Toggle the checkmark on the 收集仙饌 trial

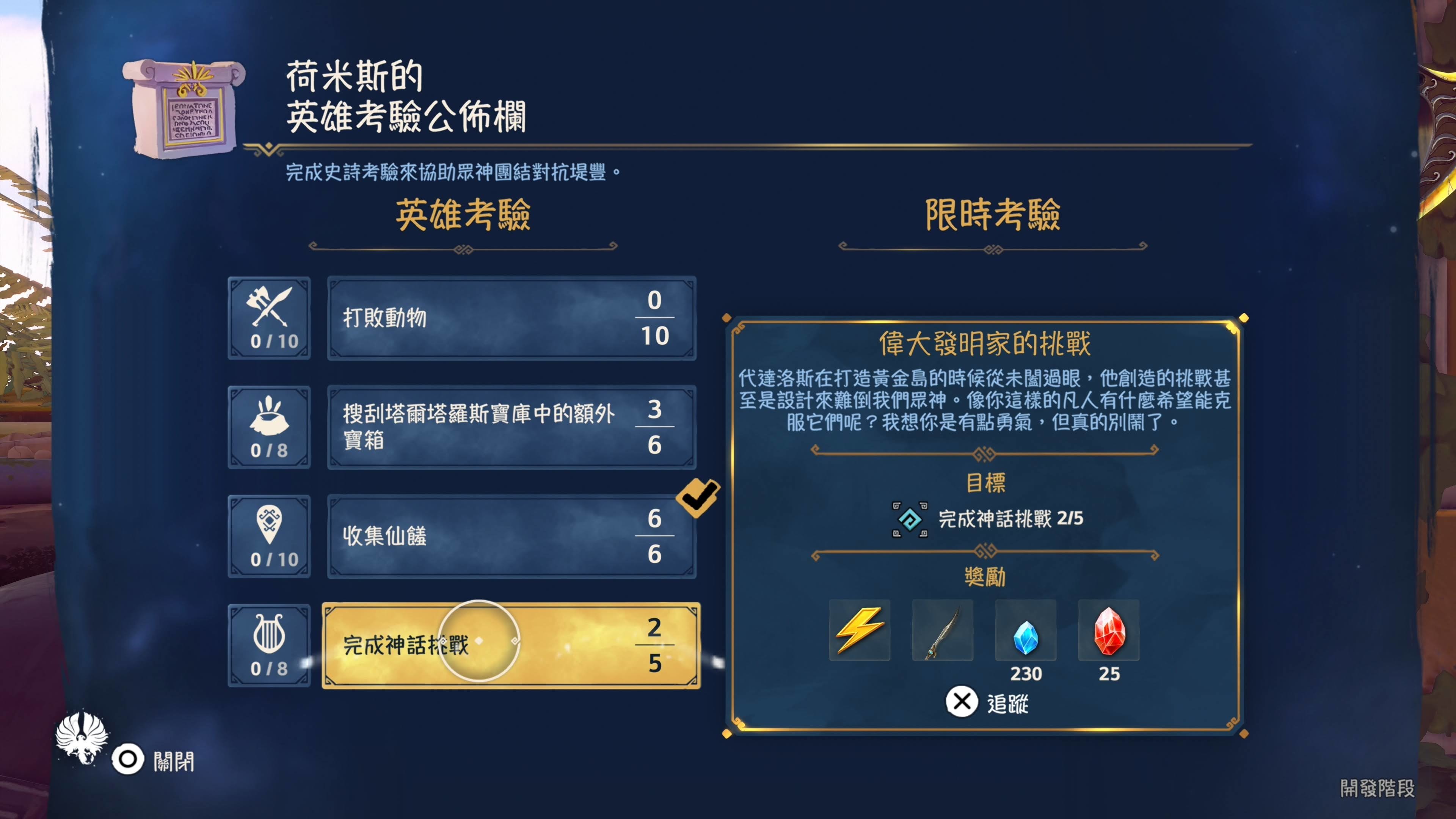[x=698, y=496]
